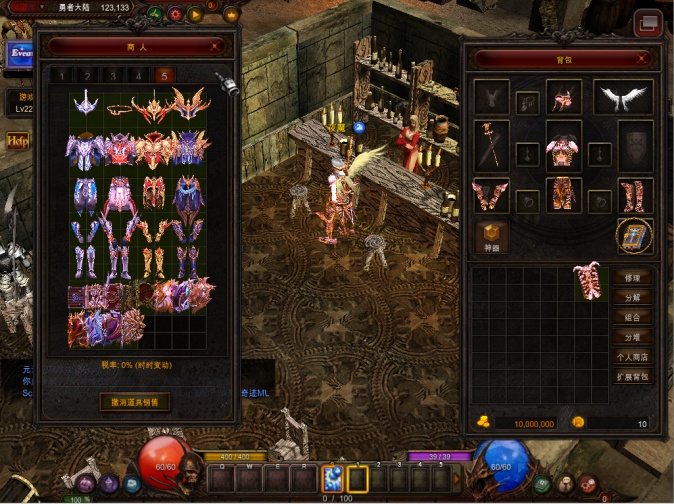Select the pink armor item in backpack grid
The height and width of the screenshot is (504, 674).
(x=591, y=282)
